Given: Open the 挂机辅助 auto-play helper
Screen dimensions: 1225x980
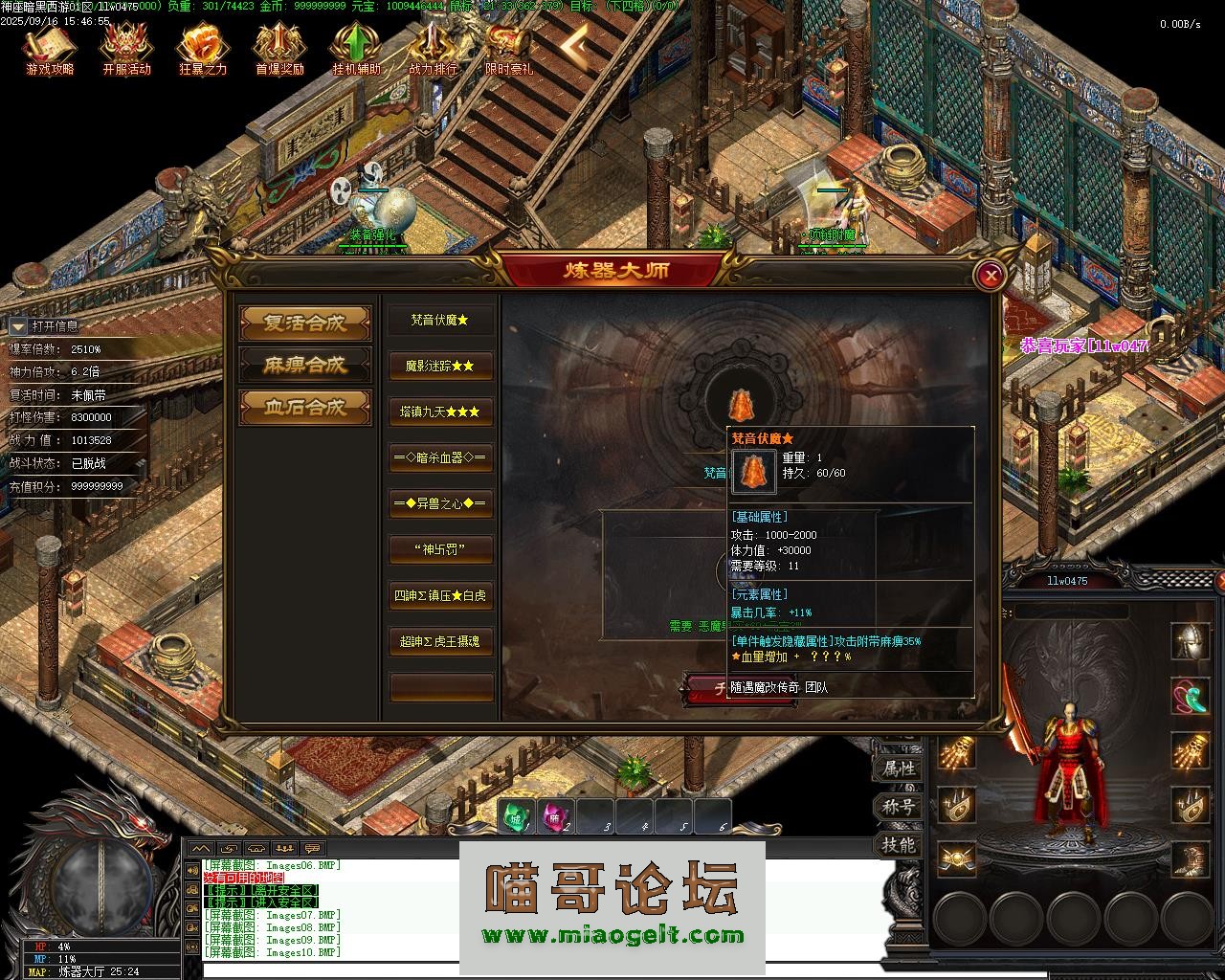Looking at the screenshot, I should [x=356, y=48].
